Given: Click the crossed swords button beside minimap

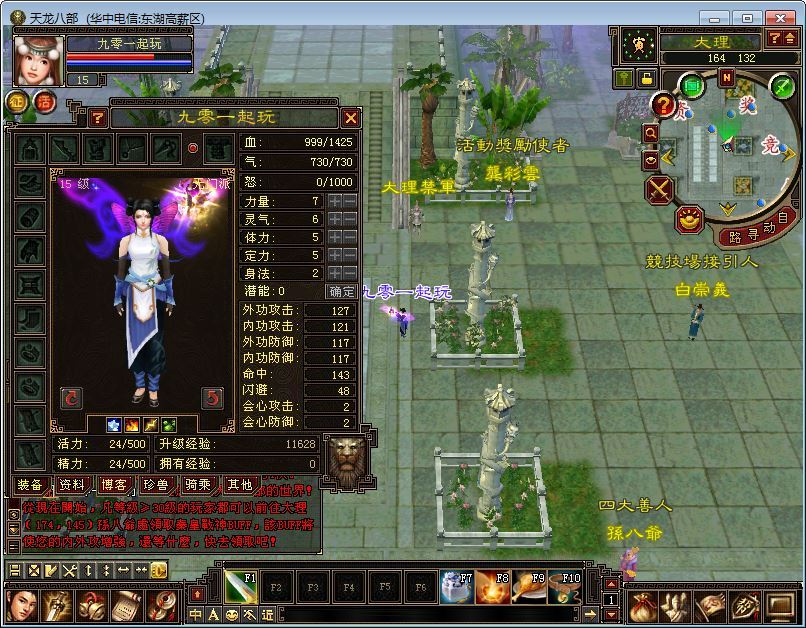Looking at the screenshot, I should 660,188.
